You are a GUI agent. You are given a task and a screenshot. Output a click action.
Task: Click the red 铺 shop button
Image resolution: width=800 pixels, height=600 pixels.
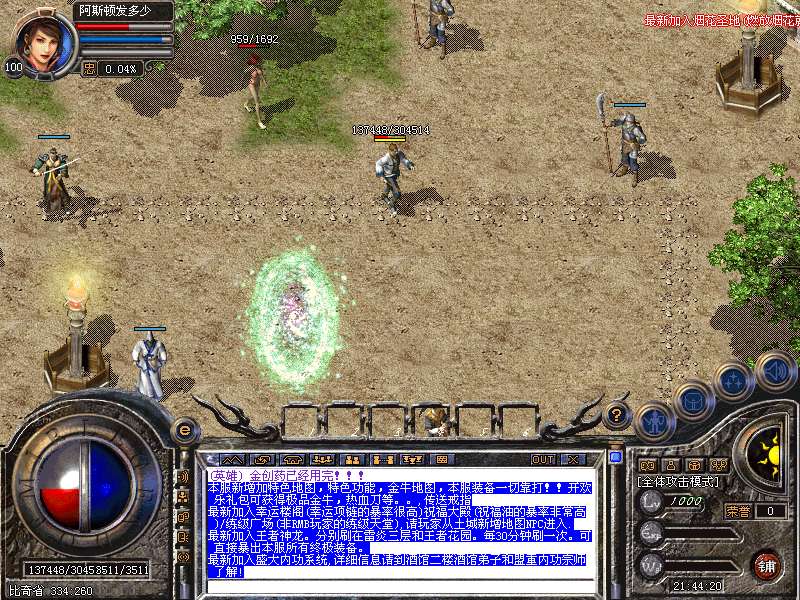tap(766, 564)
